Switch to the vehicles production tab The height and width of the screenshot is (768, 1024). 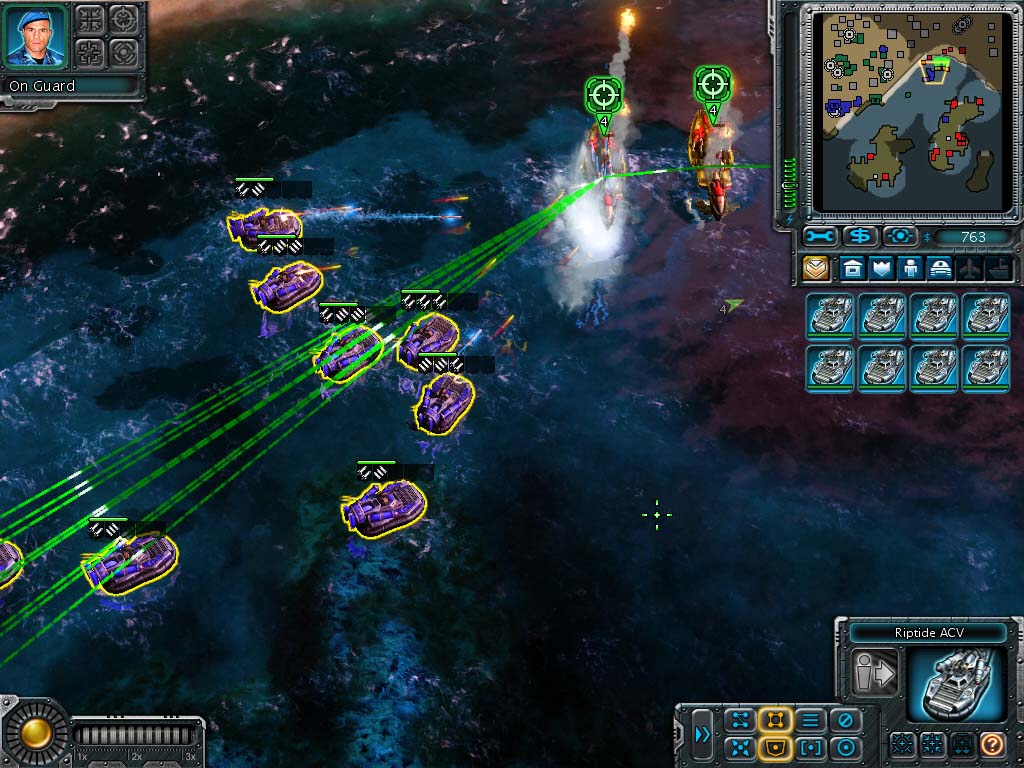[x=940, y=268]
